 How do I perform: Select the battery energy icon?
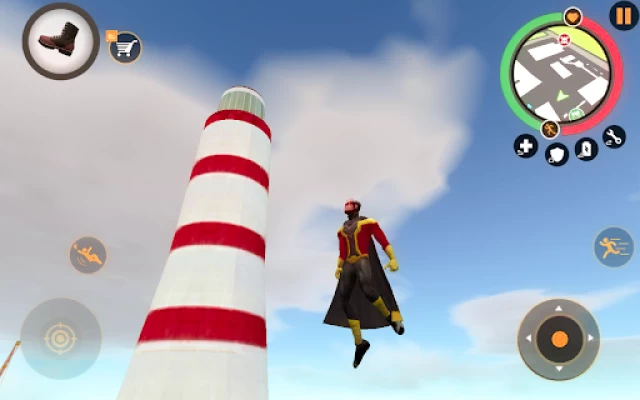click(587, 148)
